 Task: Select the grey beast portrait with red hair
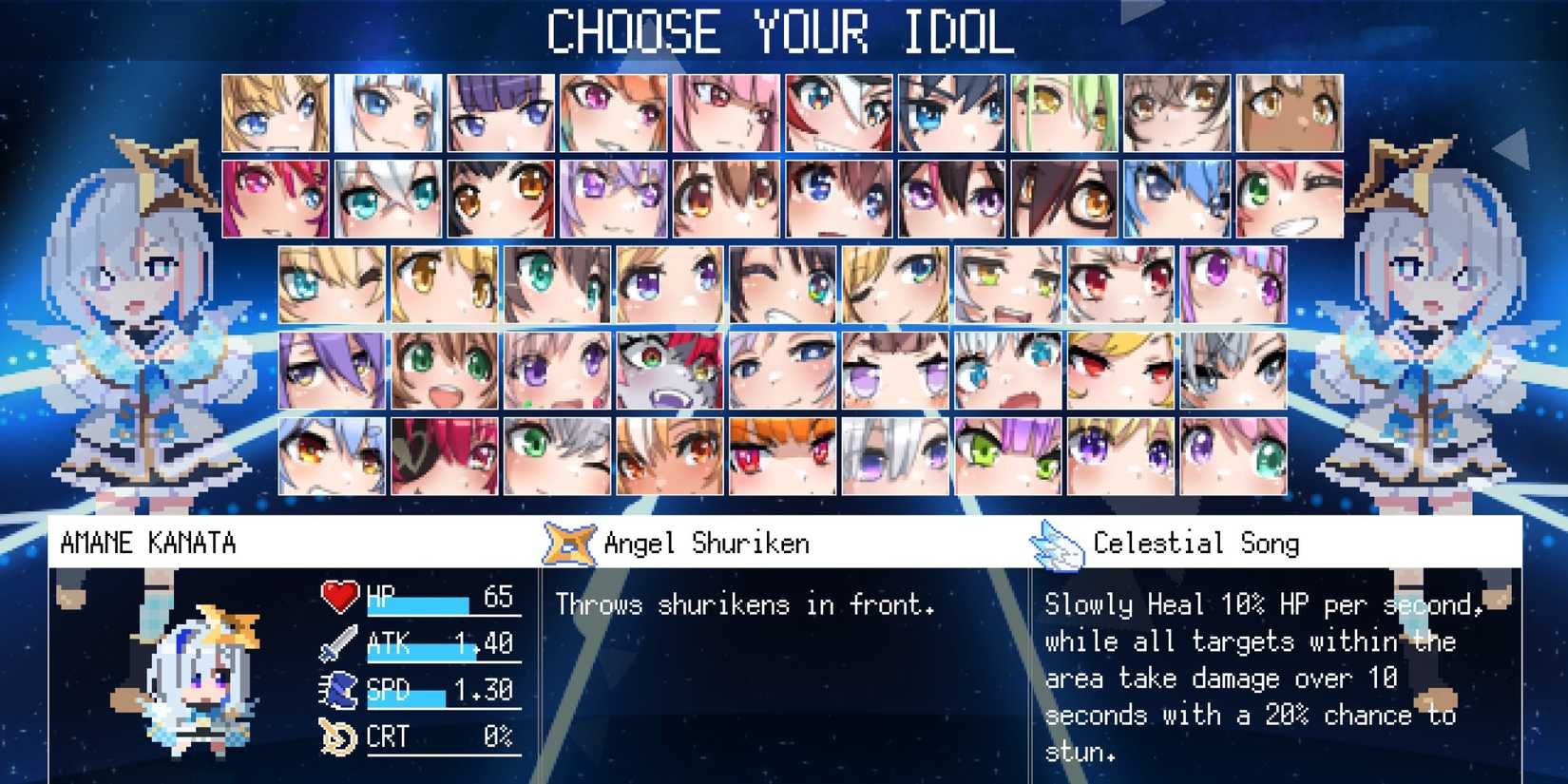coord(670,371)
